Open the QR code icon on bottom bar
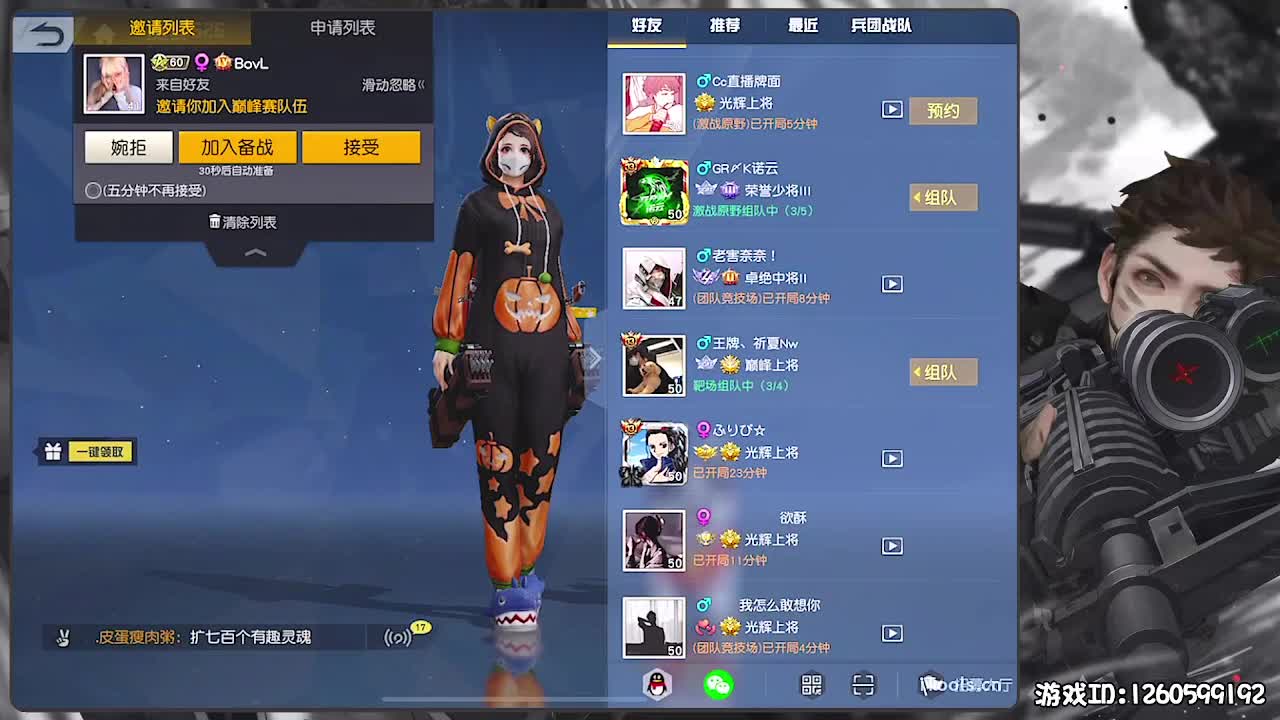The image size is (1280, 720). pyautogui.click(x=810, y=686)
